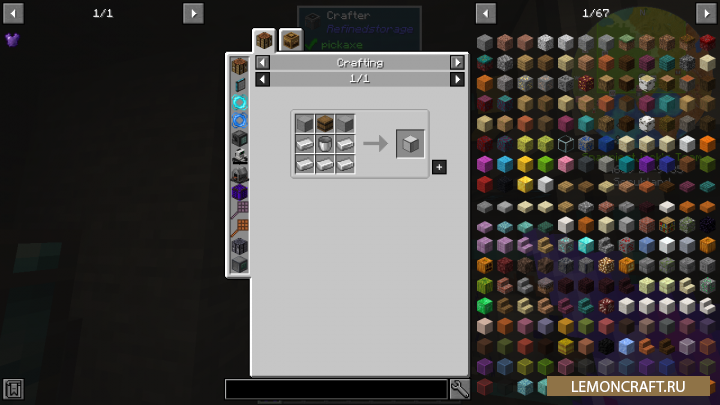Viewport: 720px width, 405px height.
Task: Pick the chest ingredient in crafting grid
Action: pyautogui.click(x=325, y=124)
